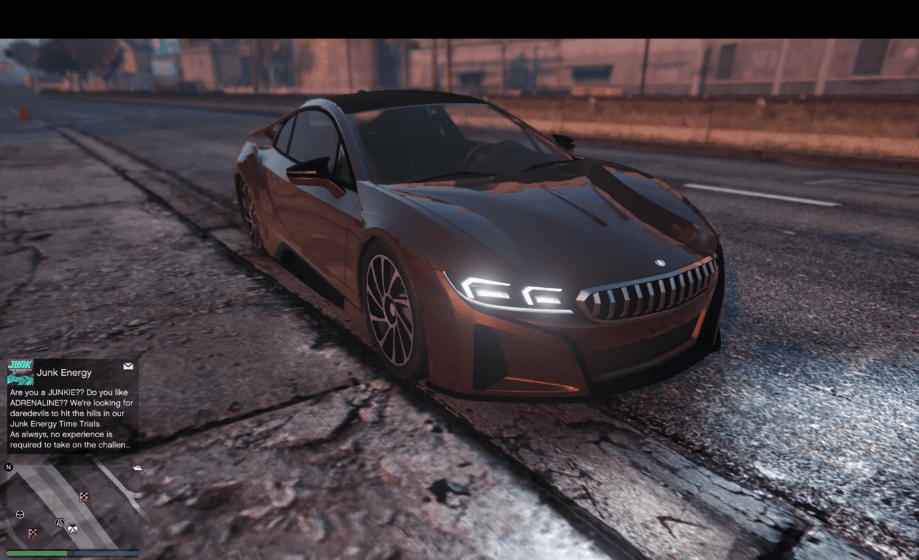Click the envelope icon on the notification

tap(128, 367)
